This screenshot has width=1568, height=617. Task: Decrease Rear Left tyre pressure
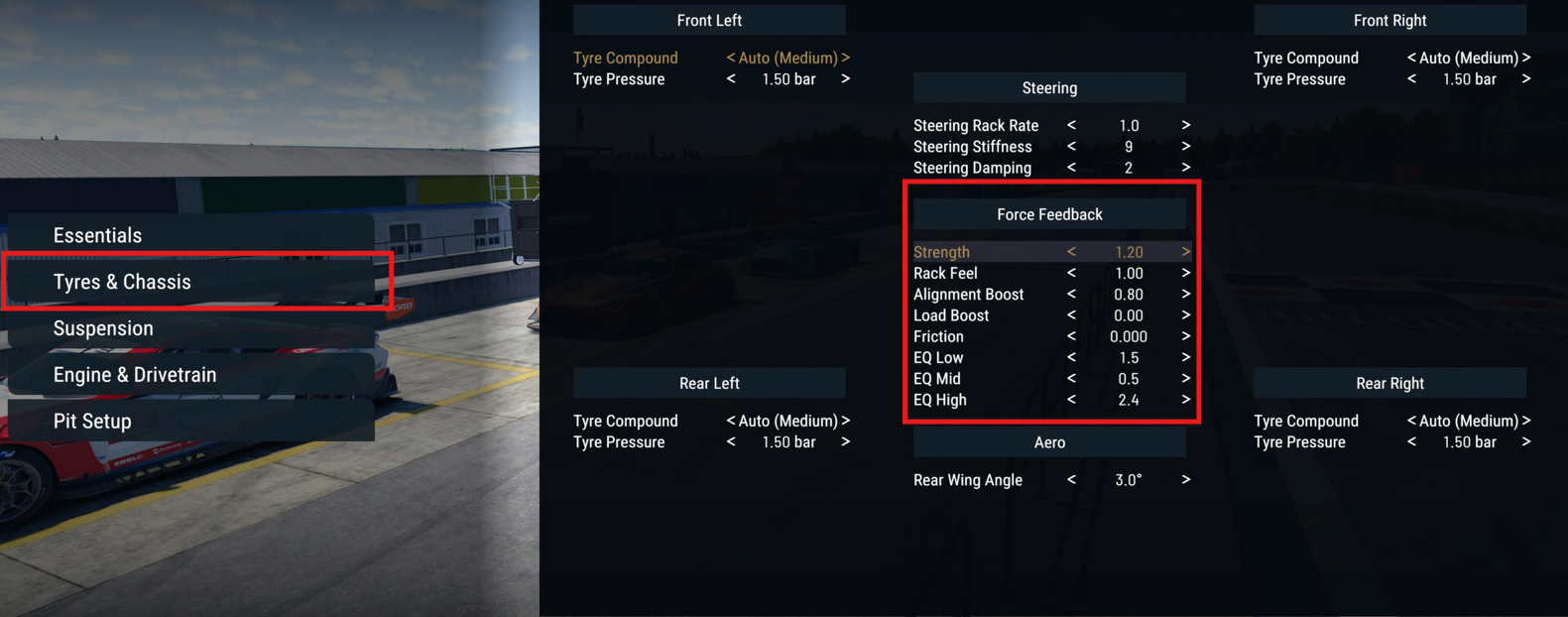click(731, 442)
